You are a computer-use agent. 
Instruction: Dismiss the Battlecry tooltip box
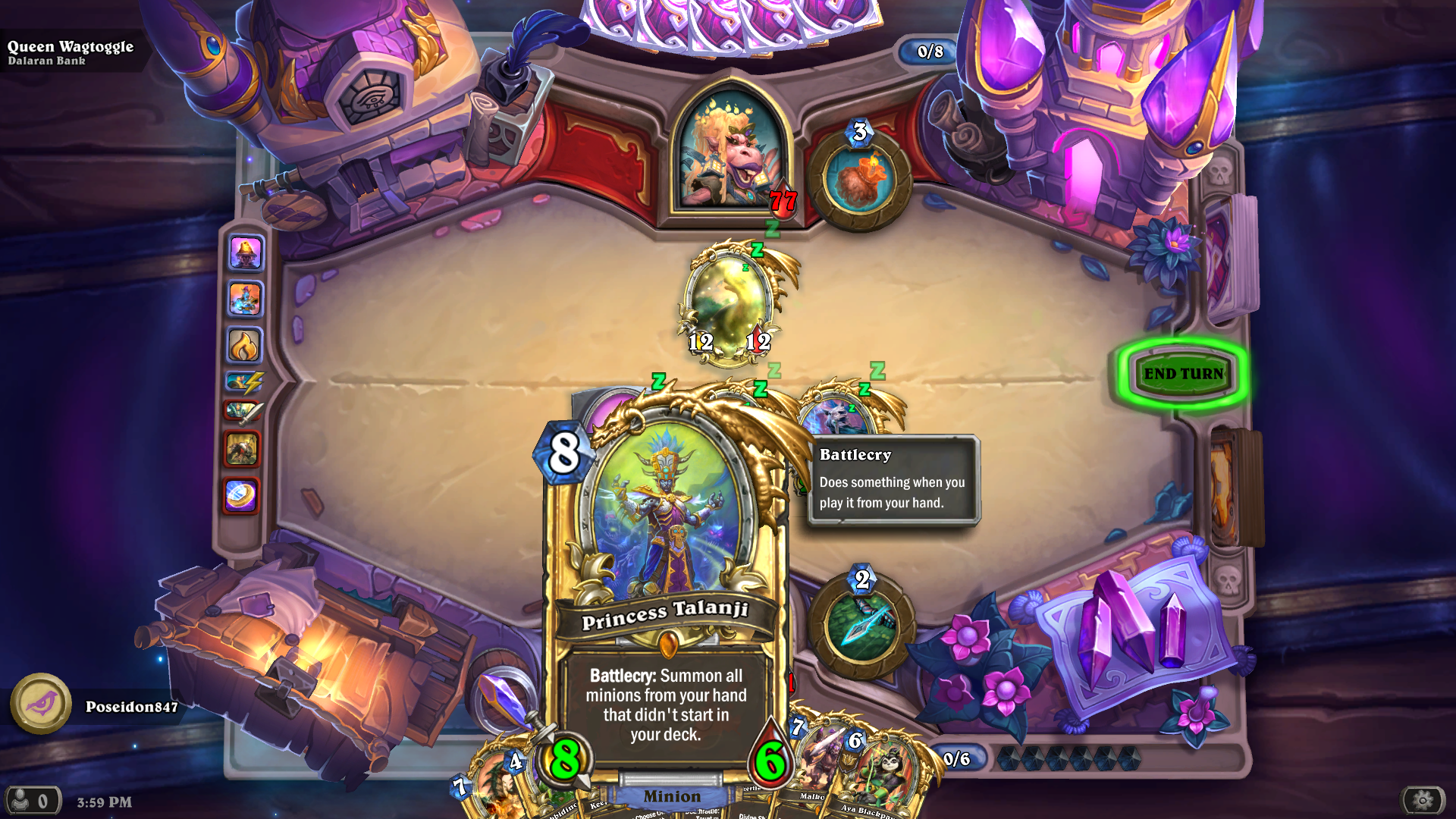[x=893, y=478]
